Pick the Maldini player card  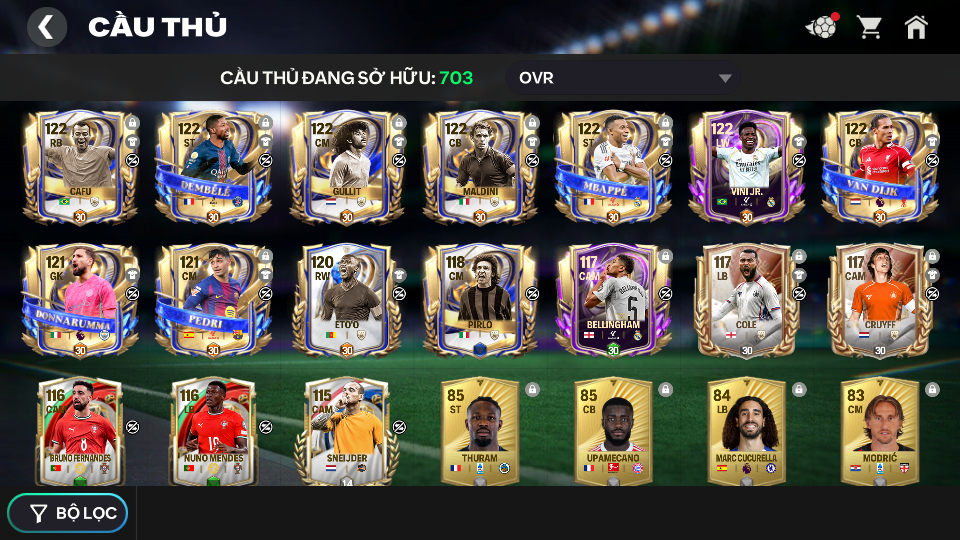(480, 166)
